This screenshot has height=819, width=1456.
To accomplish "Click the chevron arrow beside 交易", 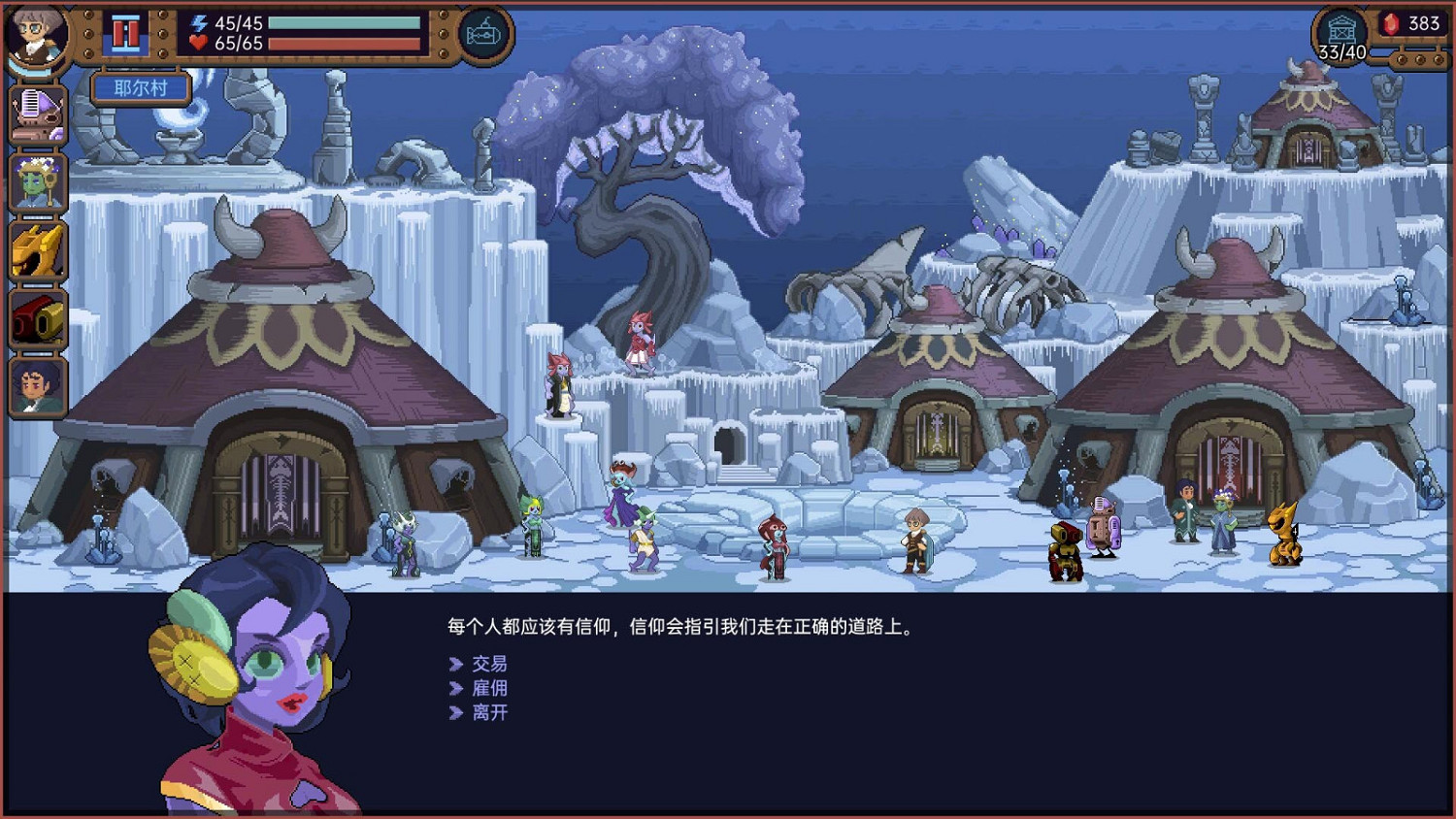I will point(455,665).
